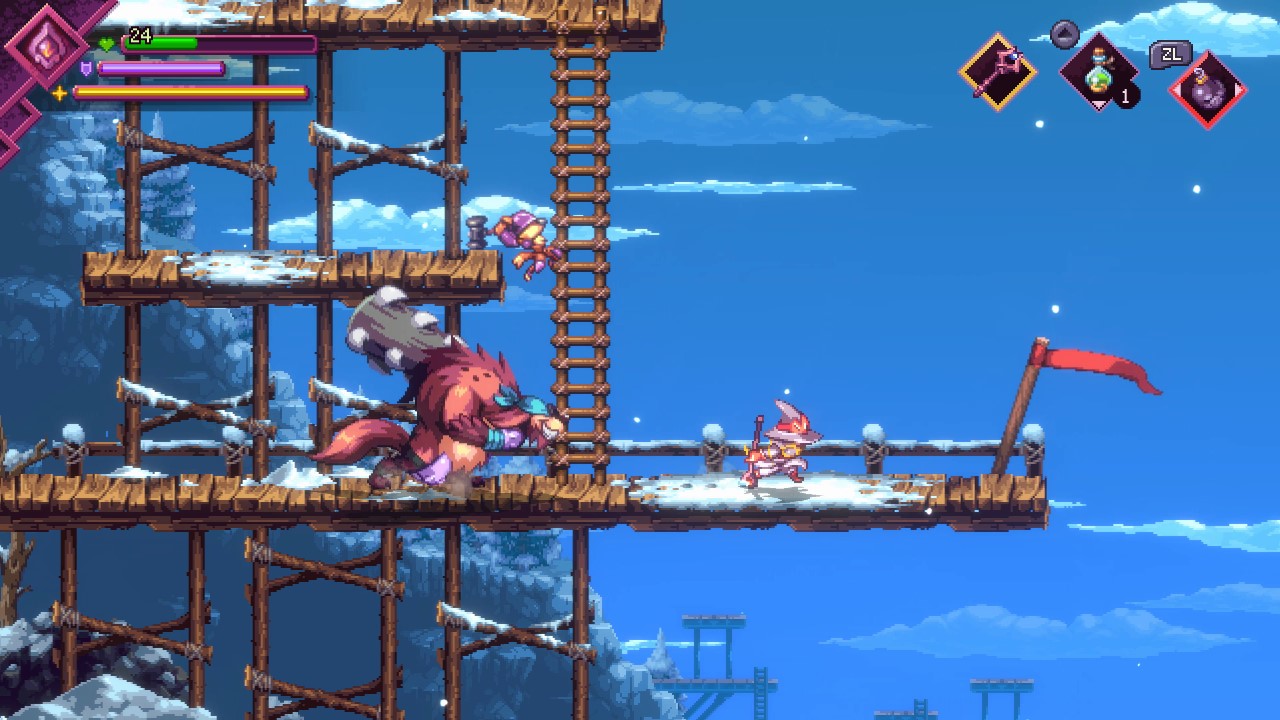Click the red arrow on the bomb slot edge

click(x=1239, y=90)
